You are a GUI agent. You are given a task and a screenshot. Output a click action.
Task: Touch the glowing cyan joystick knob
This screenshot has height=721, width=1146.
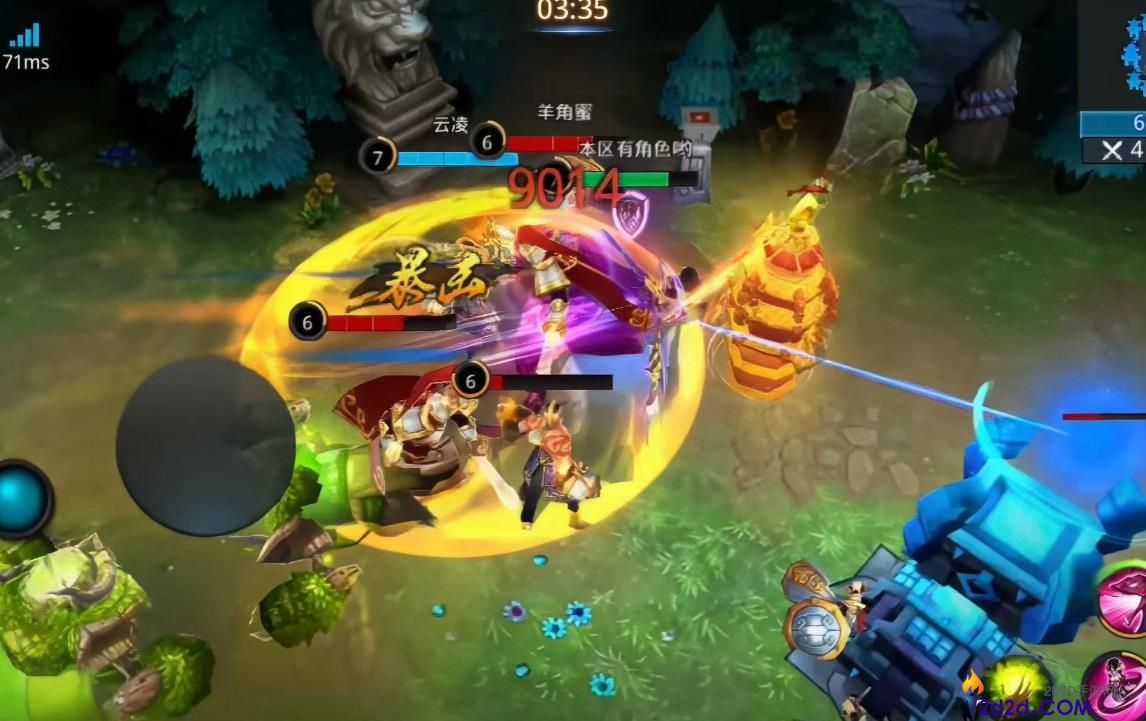click(22, 497)
